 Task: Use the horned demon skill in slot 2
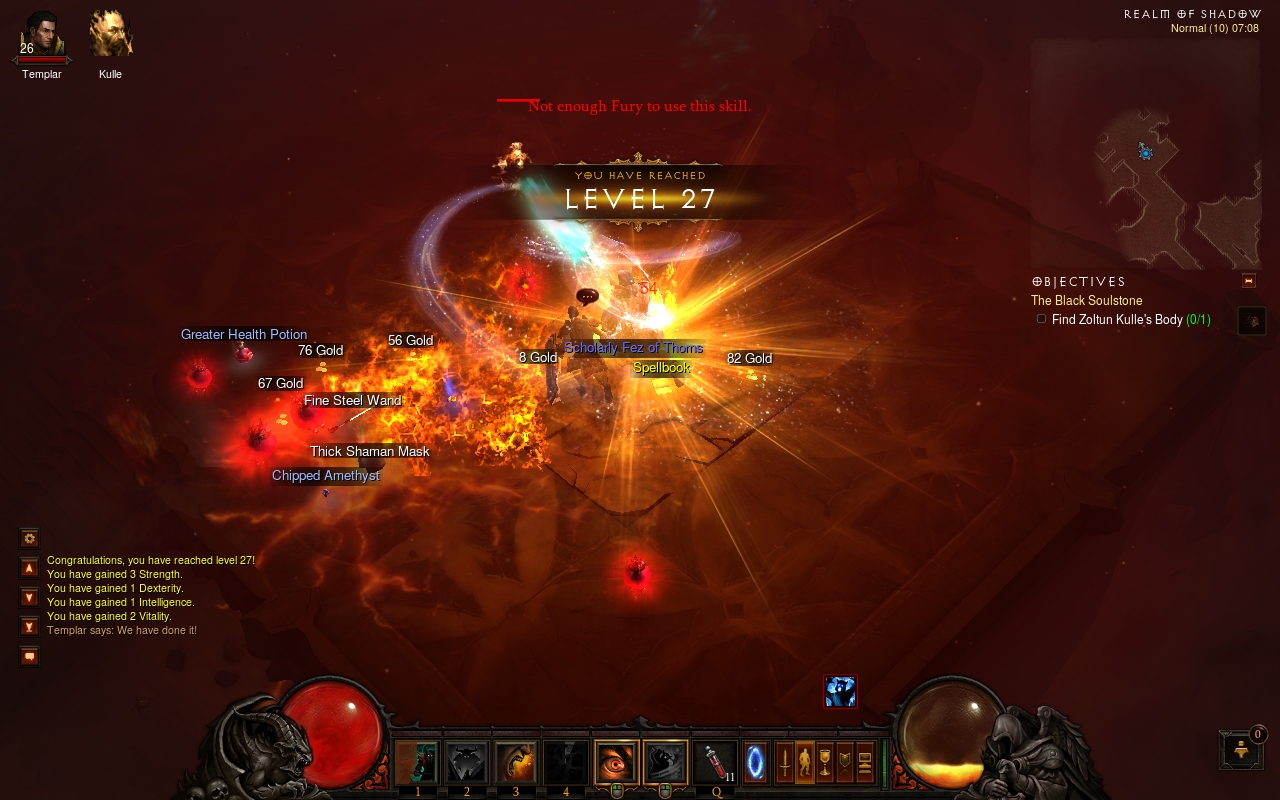pyautogui.click(x=466, y=763)
